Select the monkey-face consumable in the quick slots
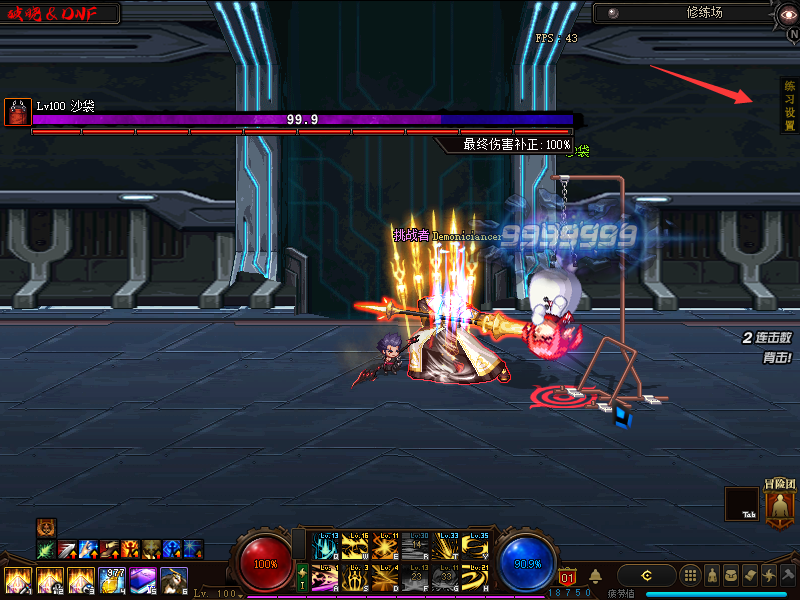The image size is (800, 600). click(174, 579)
